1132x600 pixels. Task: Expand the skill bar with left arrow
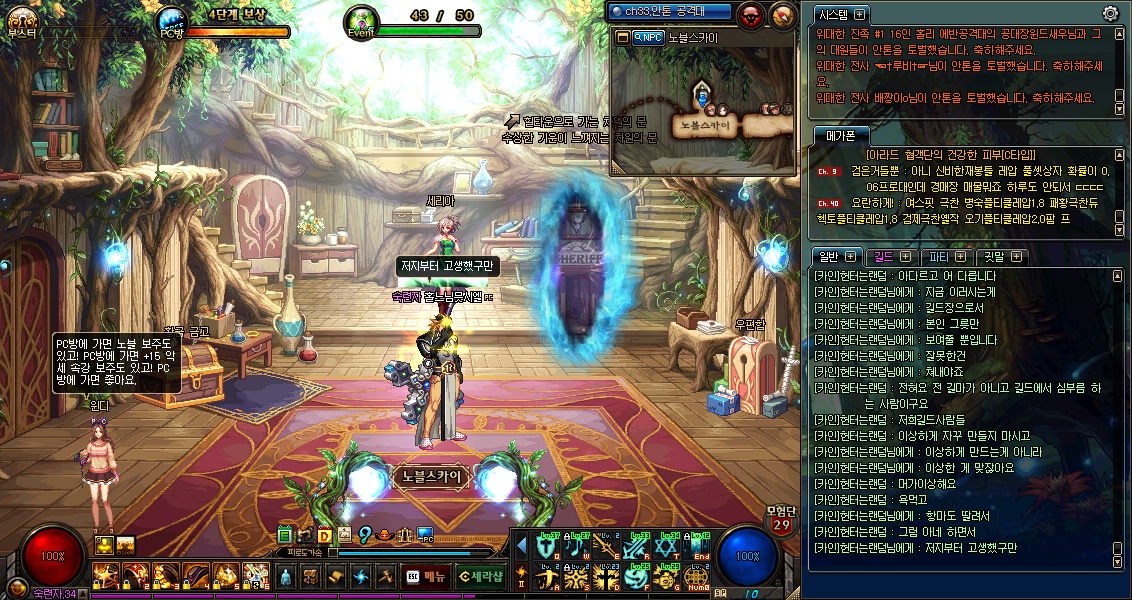(520, 546)
